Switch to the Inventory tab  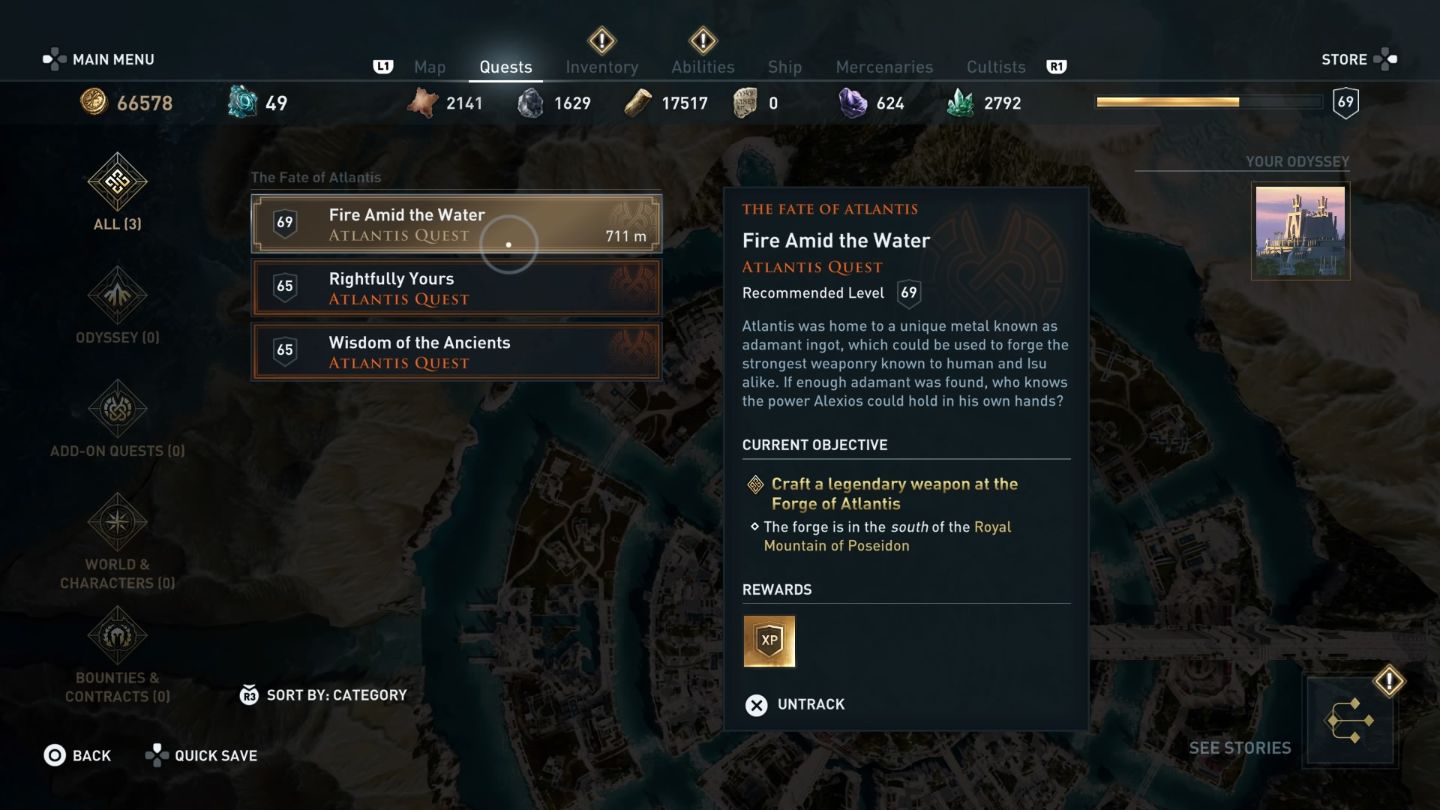pyautogui.click(x=601, y=67)
